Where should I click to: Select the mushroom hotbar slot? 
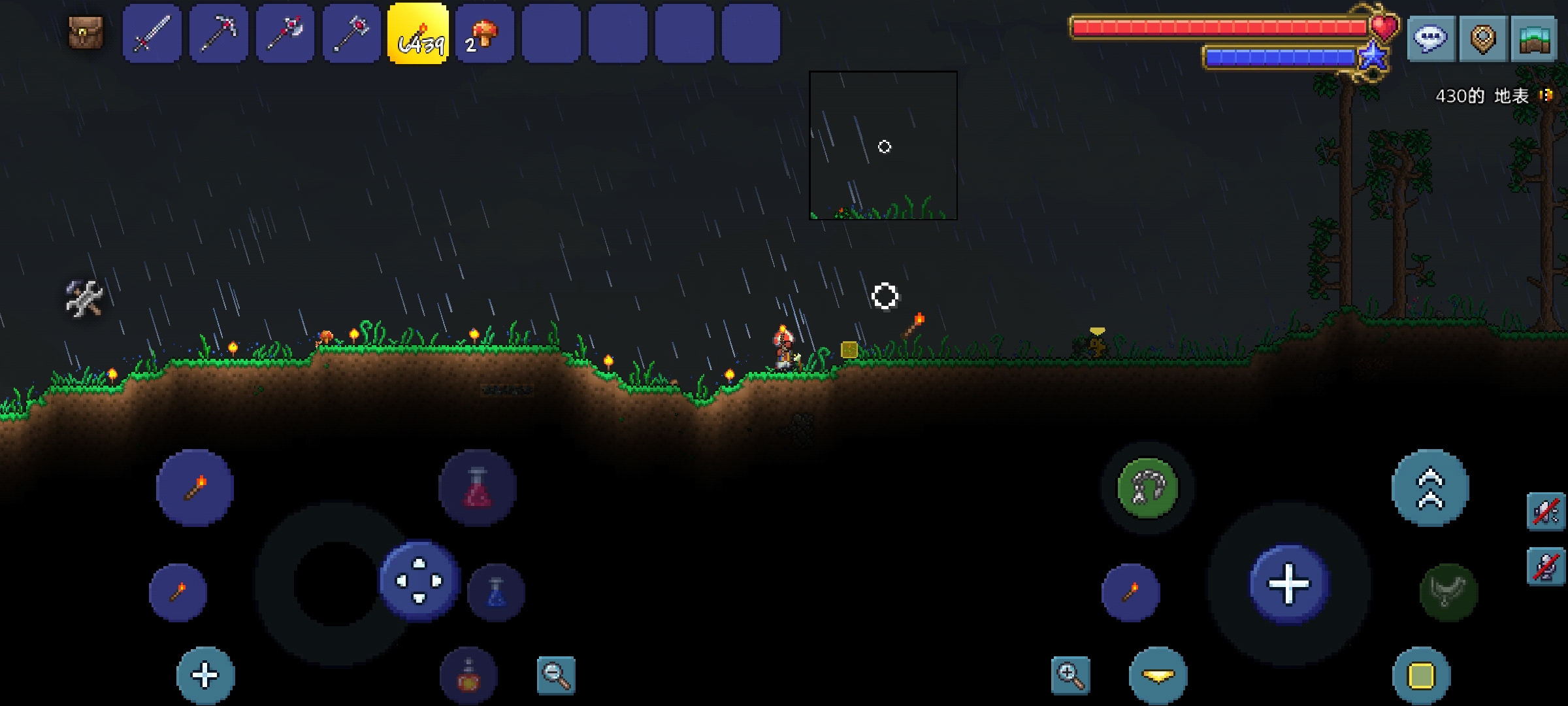[485, 34]
